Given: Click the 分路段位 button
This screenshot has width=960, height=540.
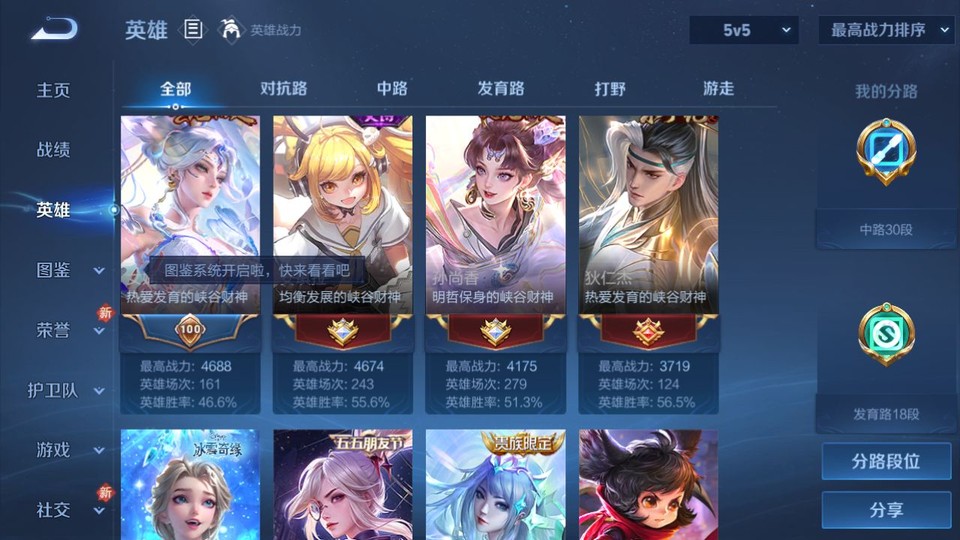Looking at the screenshot, I should point(886,462).
